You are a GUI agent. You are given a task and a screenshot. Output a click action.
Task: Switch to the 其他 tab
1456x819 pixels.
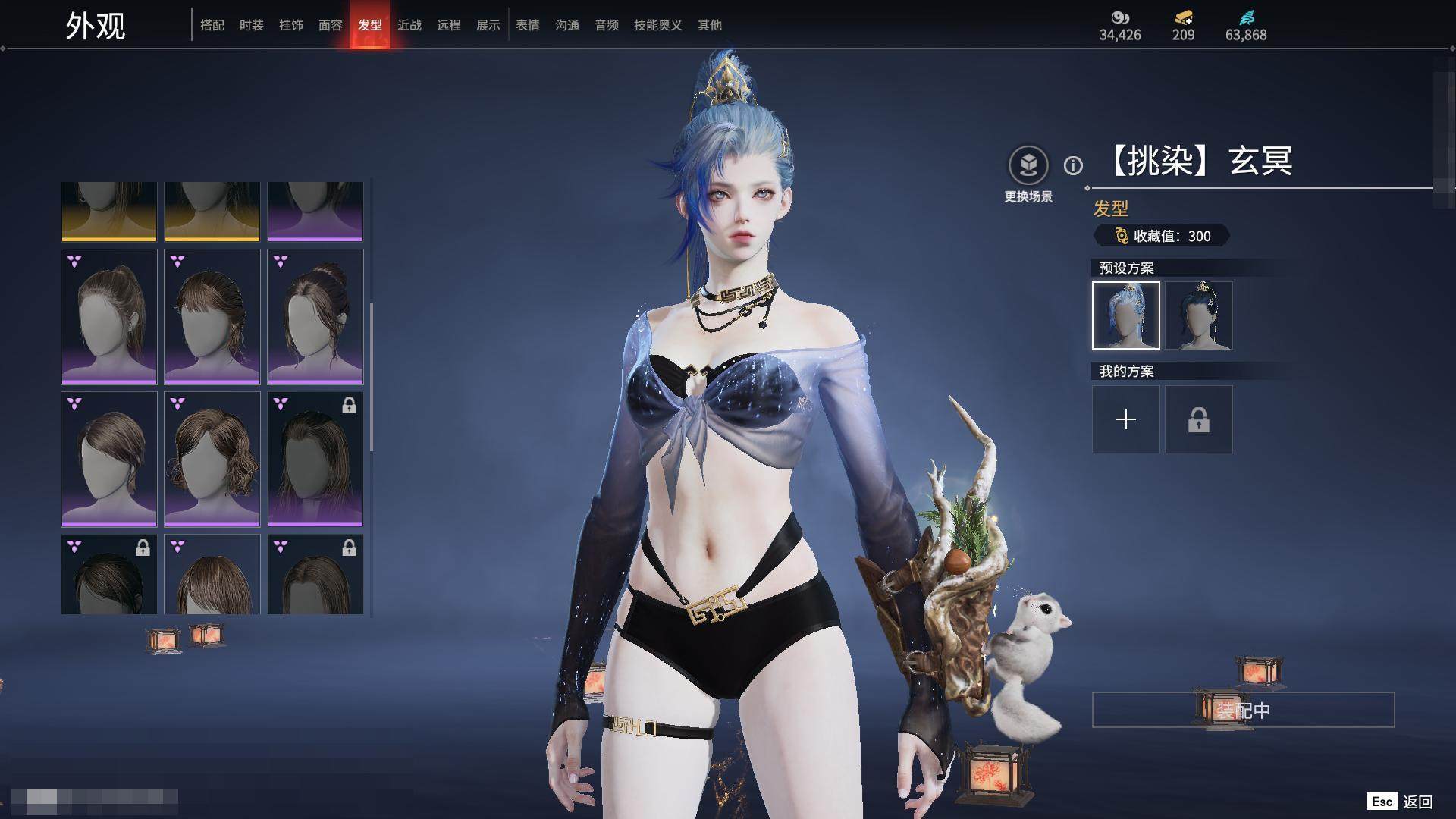[x=710, y=25]
